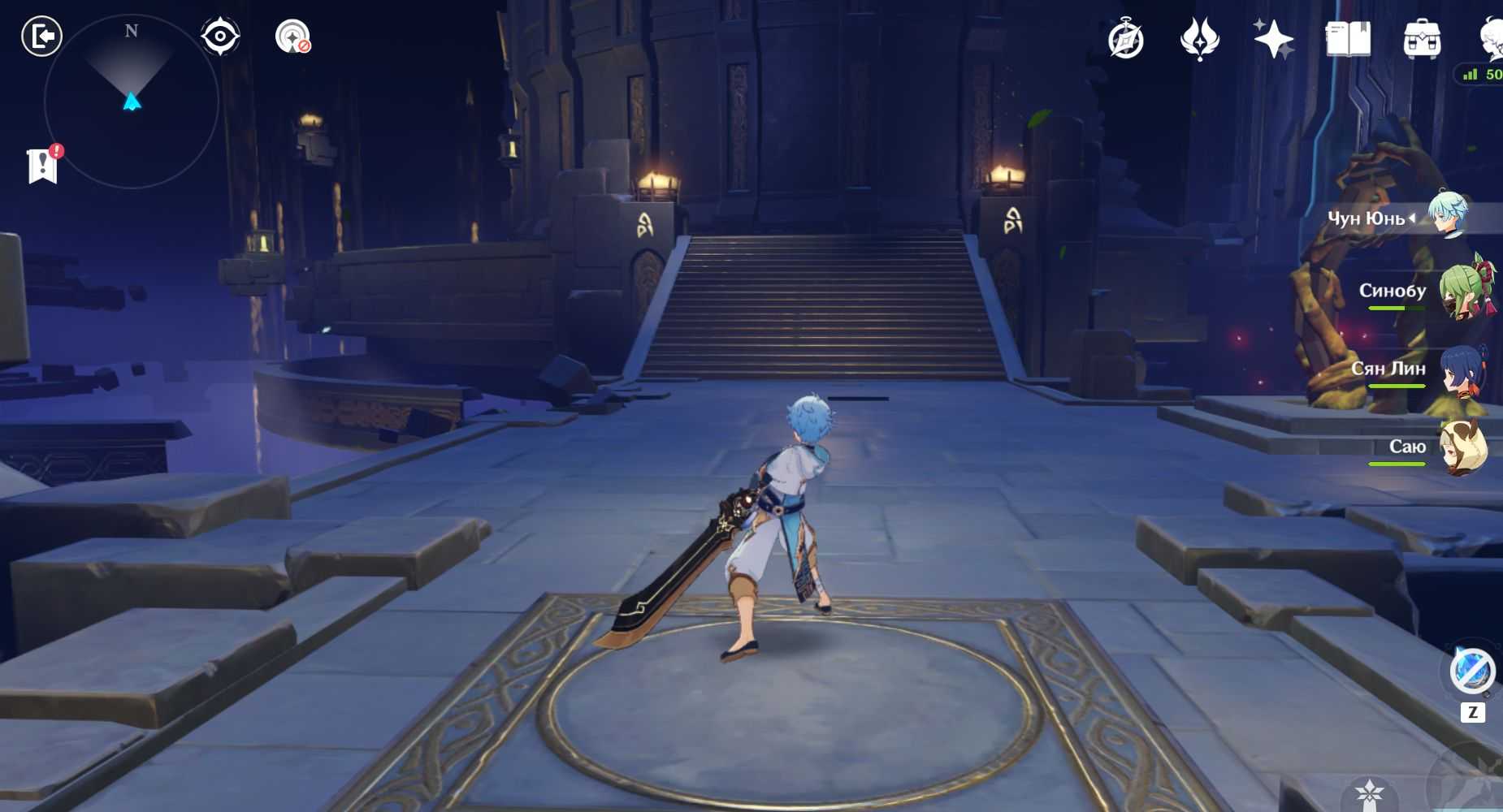
Task: Click the exit domain door icon
Action: tap(41, 37)
